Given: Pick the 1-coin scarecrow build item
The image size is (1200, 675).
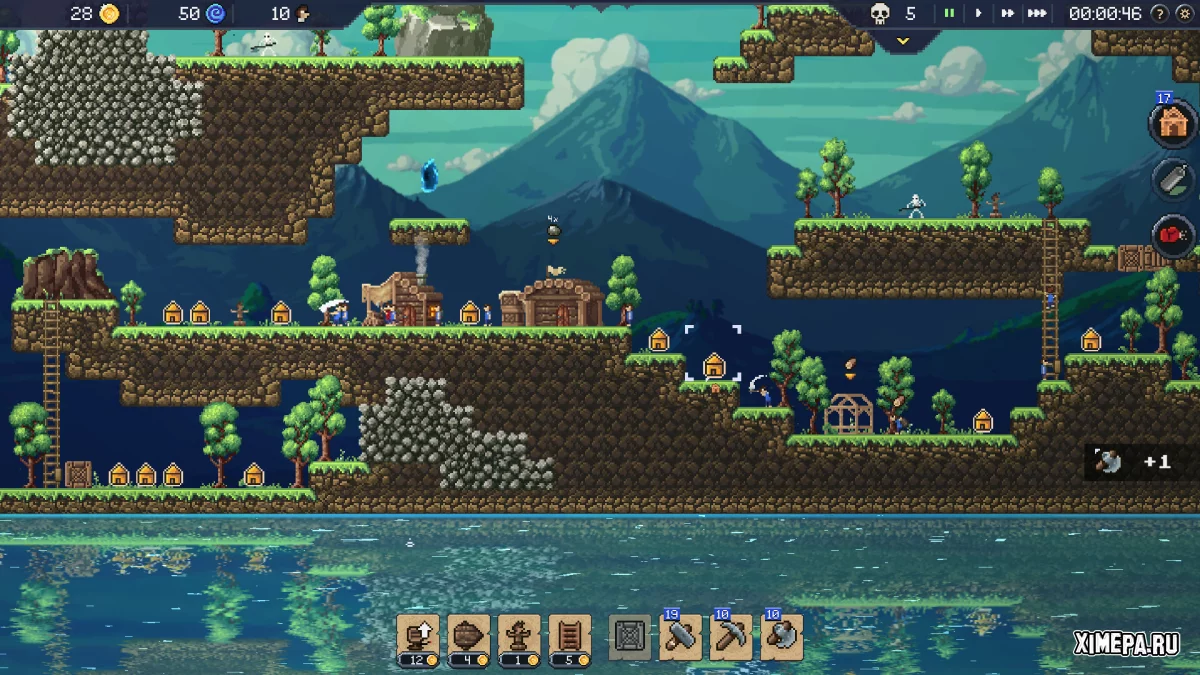Looking at the screenshot, I should point(519,636).
